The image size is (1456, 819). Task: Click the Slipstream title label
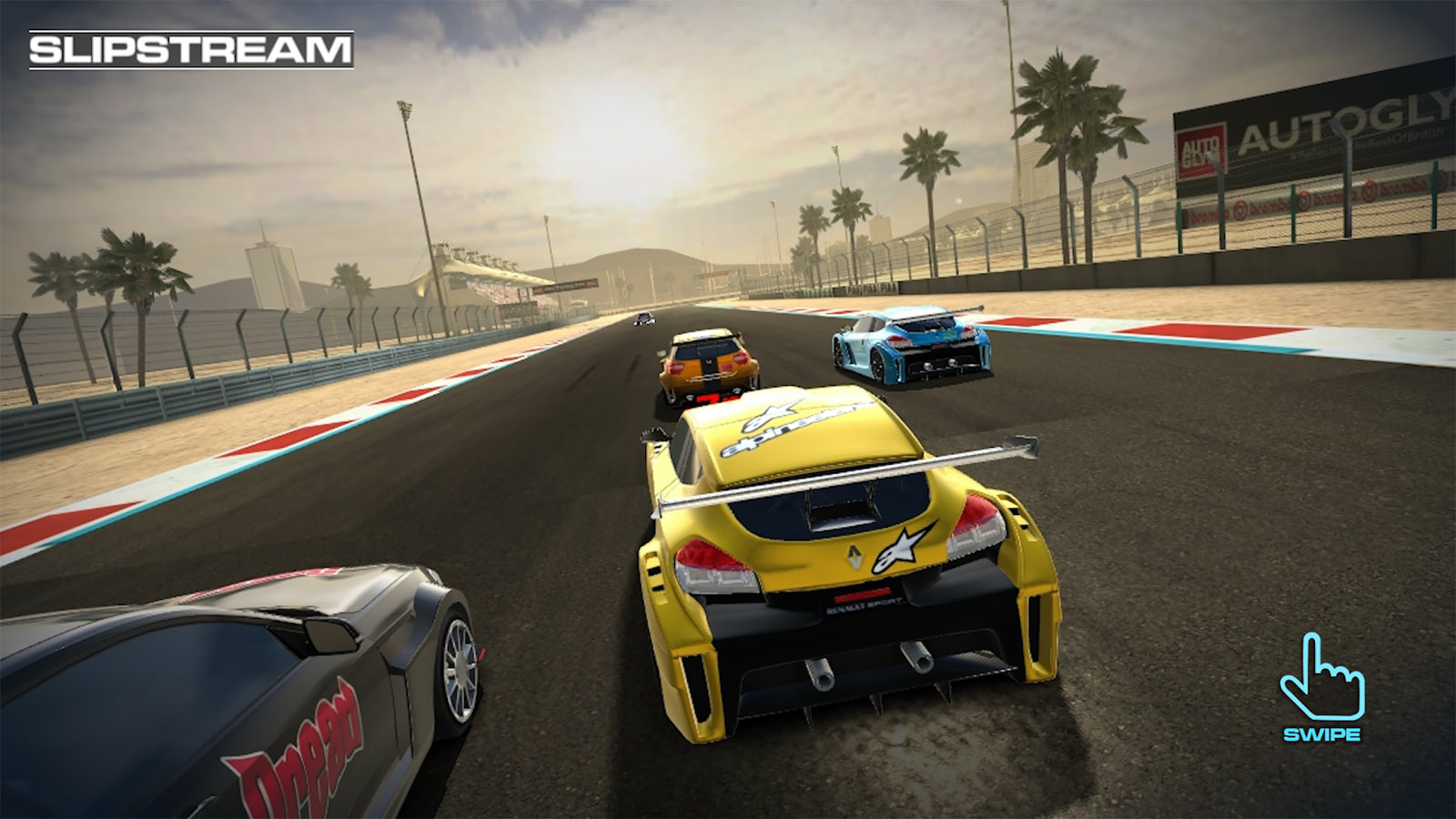coord(190,50)
